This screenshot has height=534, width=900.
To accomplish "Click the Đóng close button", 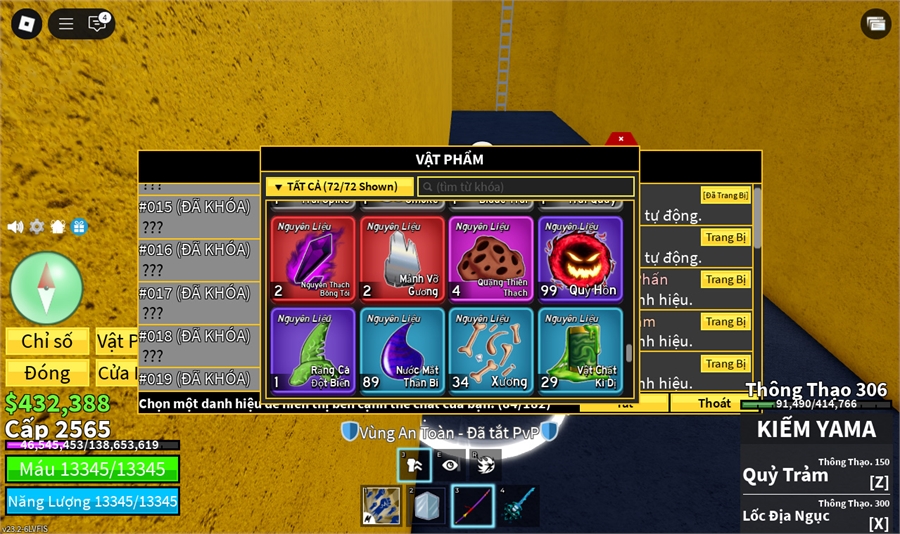I will point(47,373).
